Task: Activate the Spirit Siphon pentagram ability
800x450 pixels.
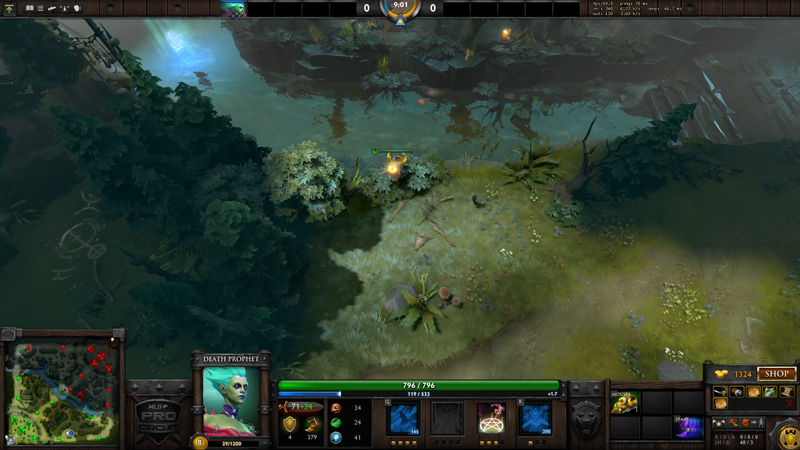Action: 491,418
